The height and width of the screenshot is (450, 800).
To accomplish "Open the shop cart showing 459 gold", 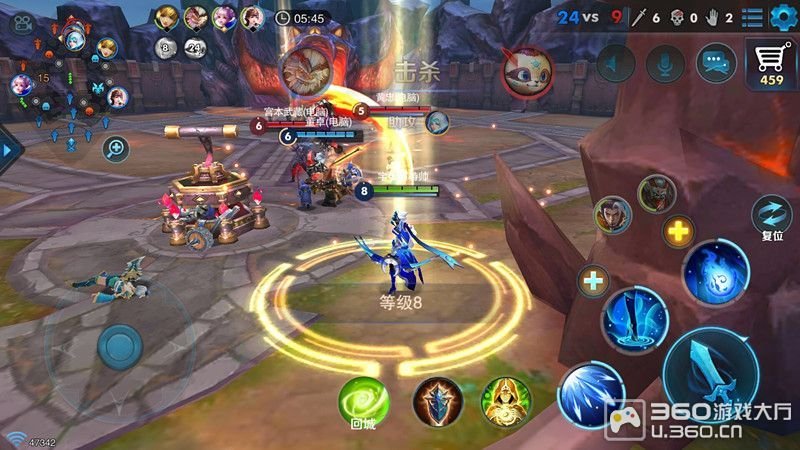I will click(772, 65).
